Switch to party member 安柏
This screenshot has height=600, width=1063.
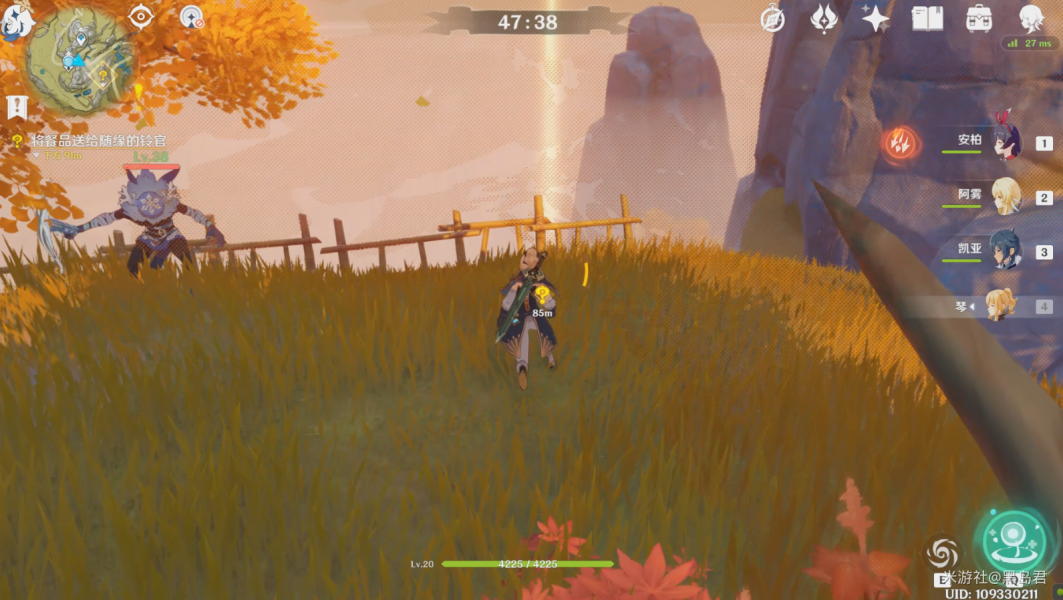pyautogui.click(x=1005, y=143)
